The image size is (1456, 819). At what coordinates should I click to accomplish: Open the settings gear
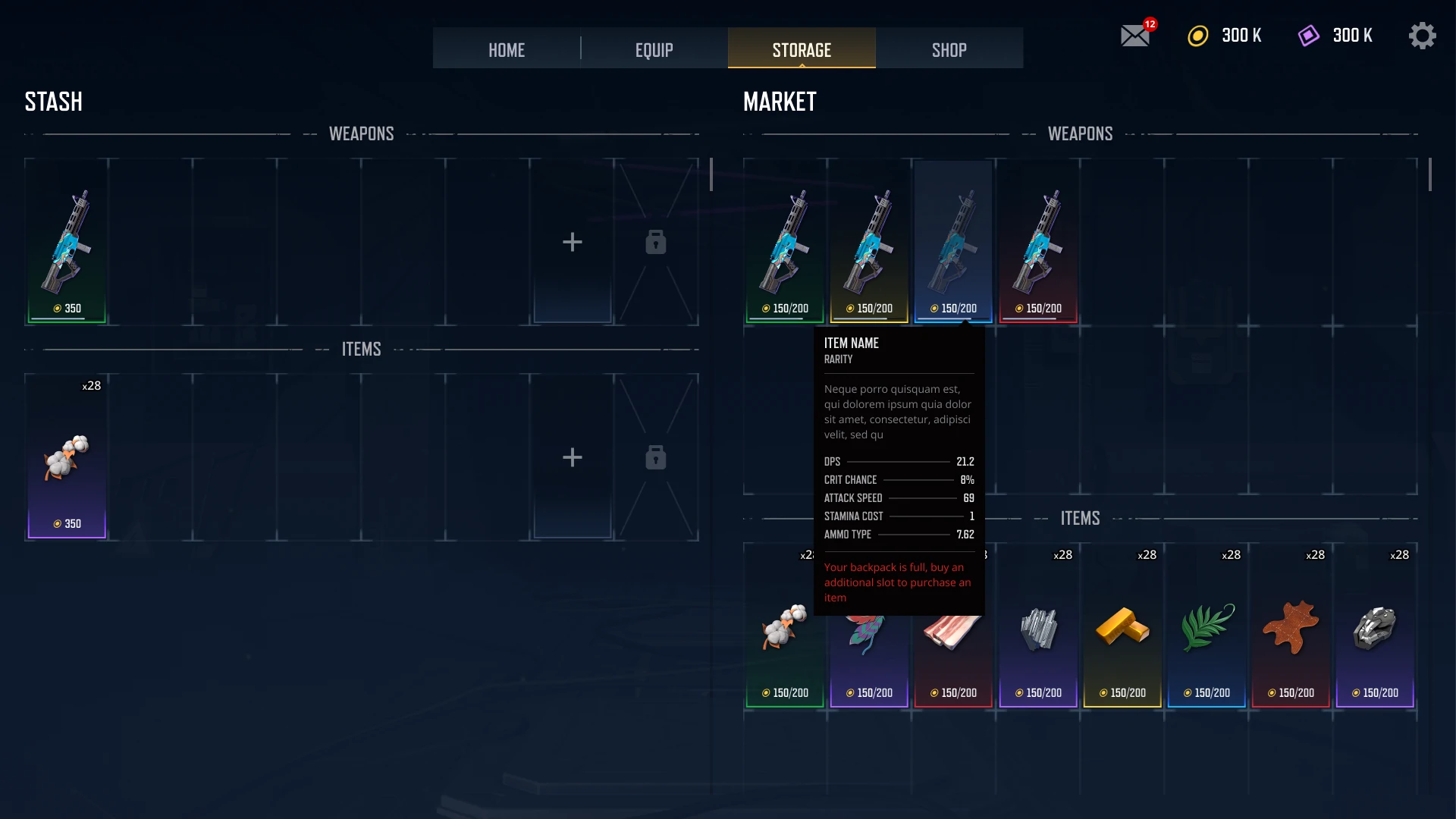[x=1422, y=36]
